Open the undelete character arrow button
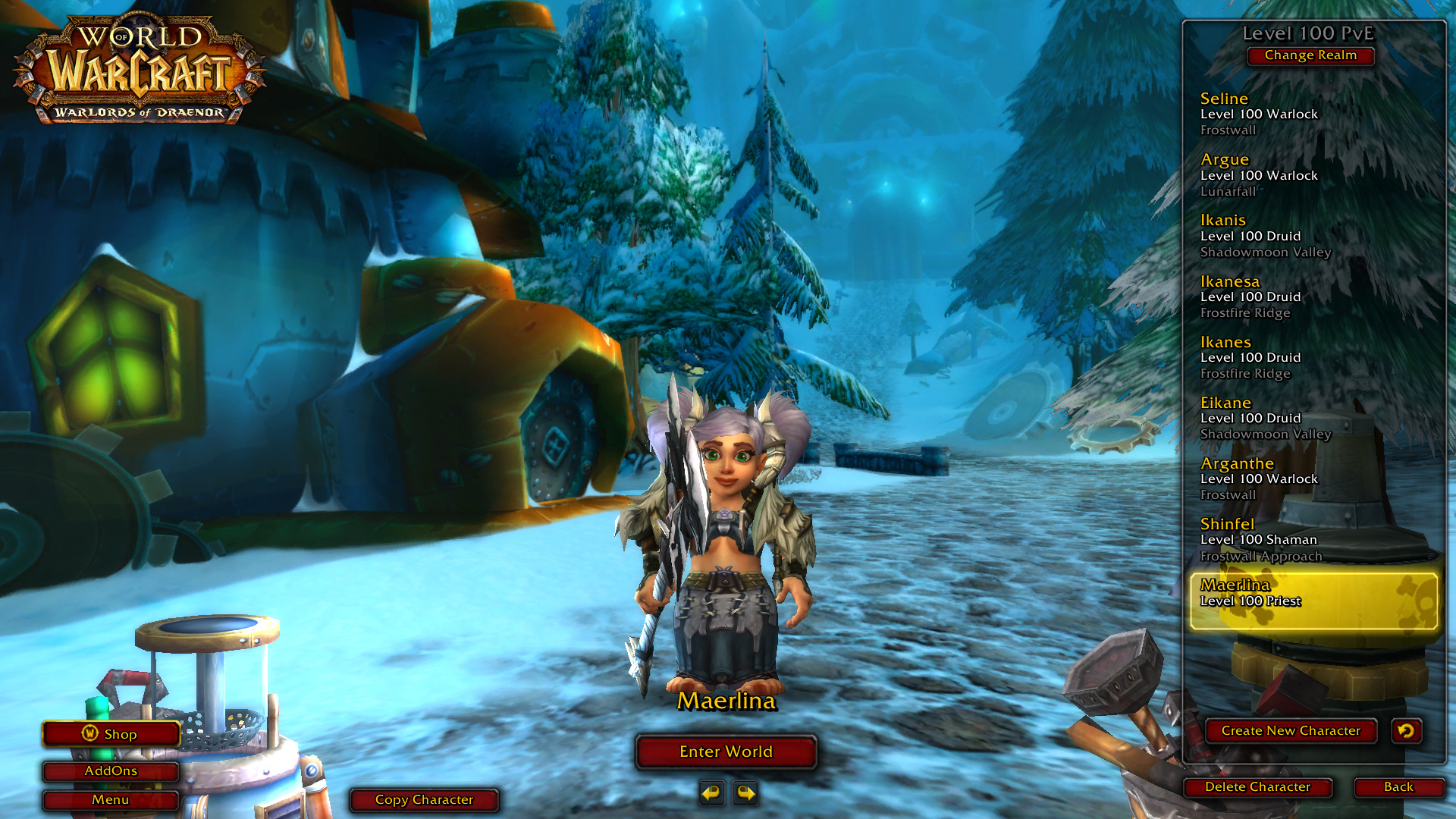Screen dimensions: 1456x819 coord(1406,731)
